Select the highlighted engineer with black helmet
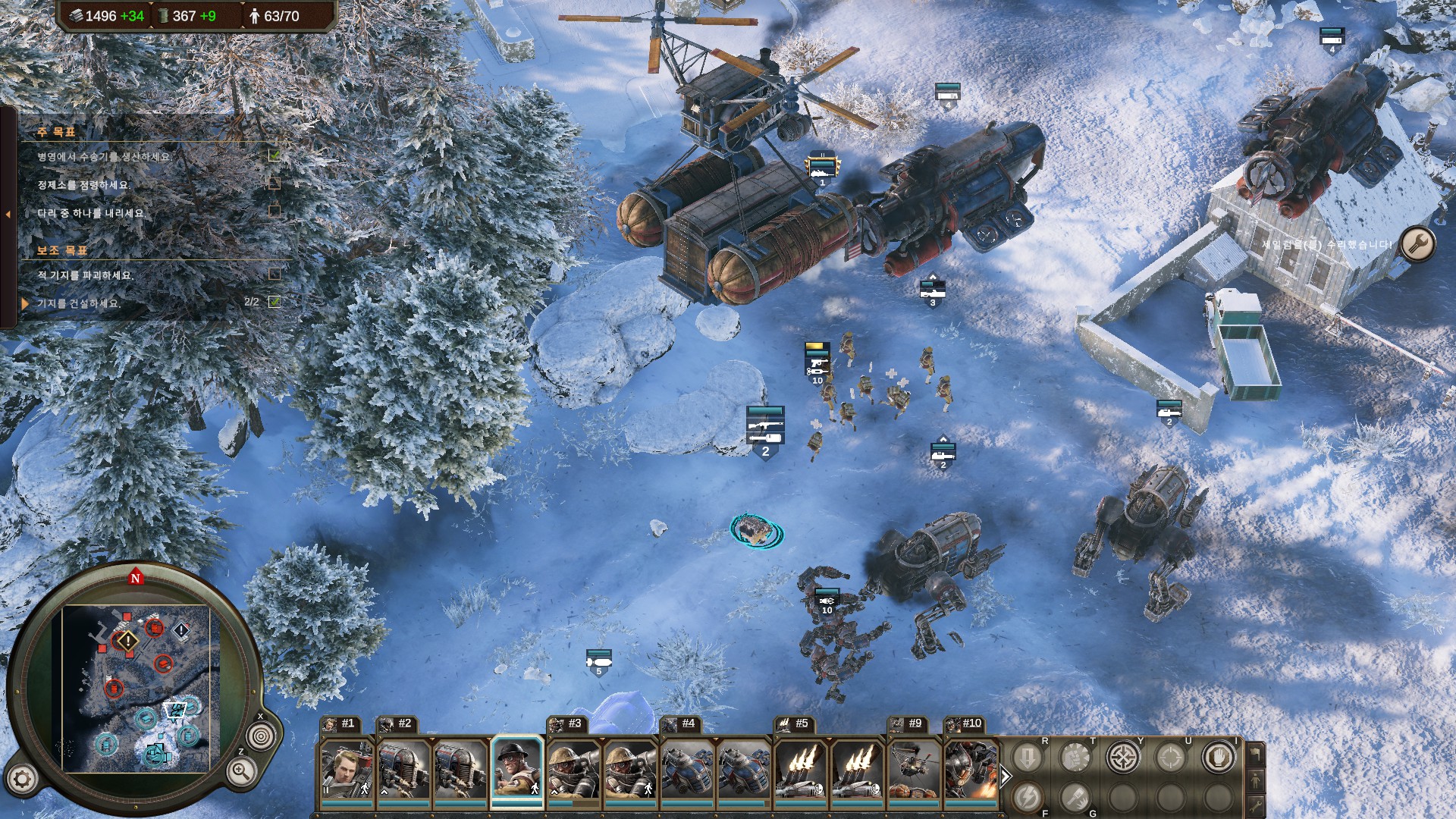 pyautogui.click(x=517, y=770)
